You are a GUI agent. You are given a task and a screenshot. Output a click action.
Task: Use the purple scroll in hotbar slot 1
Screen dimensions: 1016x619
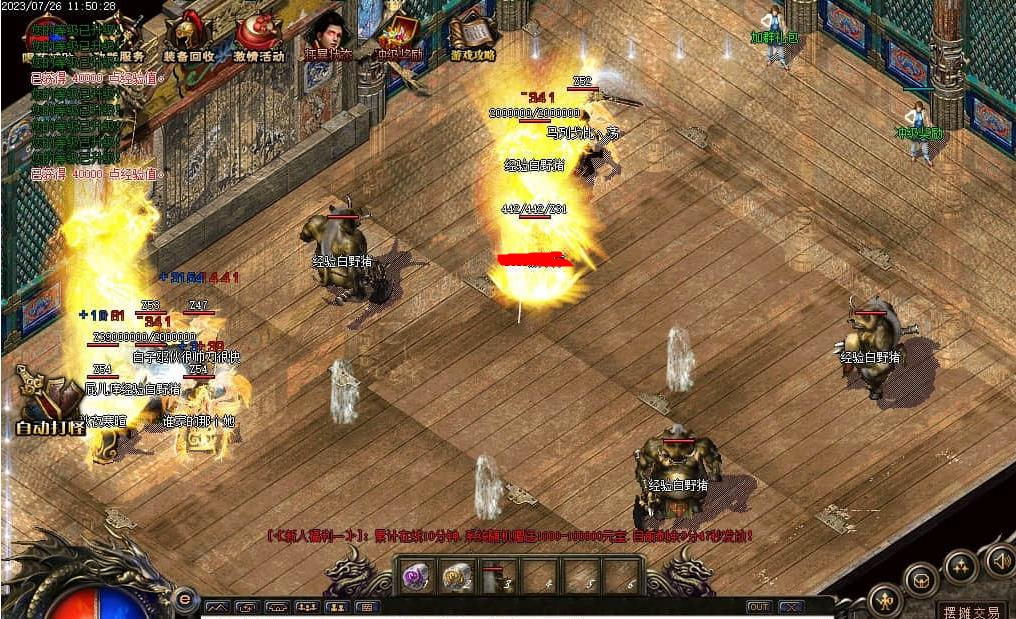(414, 576)
